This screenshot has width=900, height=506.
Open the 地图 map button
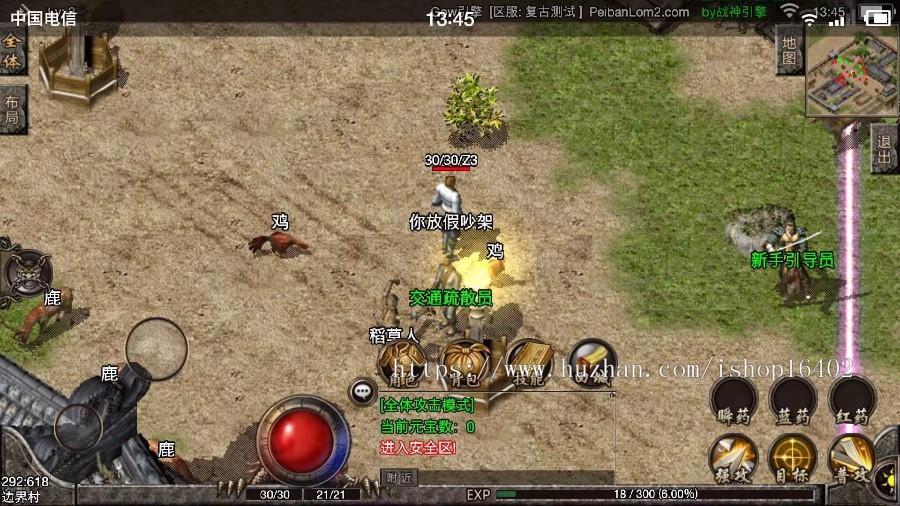click(x=789, y=50)
